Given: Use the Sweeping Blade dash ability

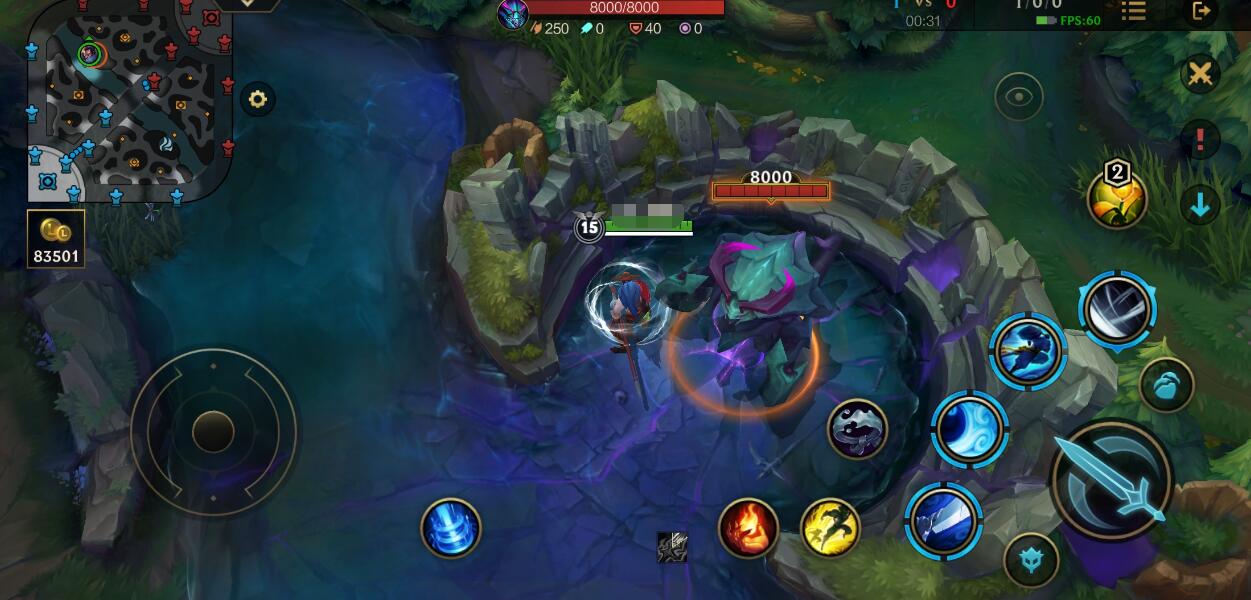Looking at the screenshot, I should (1027, 351).
